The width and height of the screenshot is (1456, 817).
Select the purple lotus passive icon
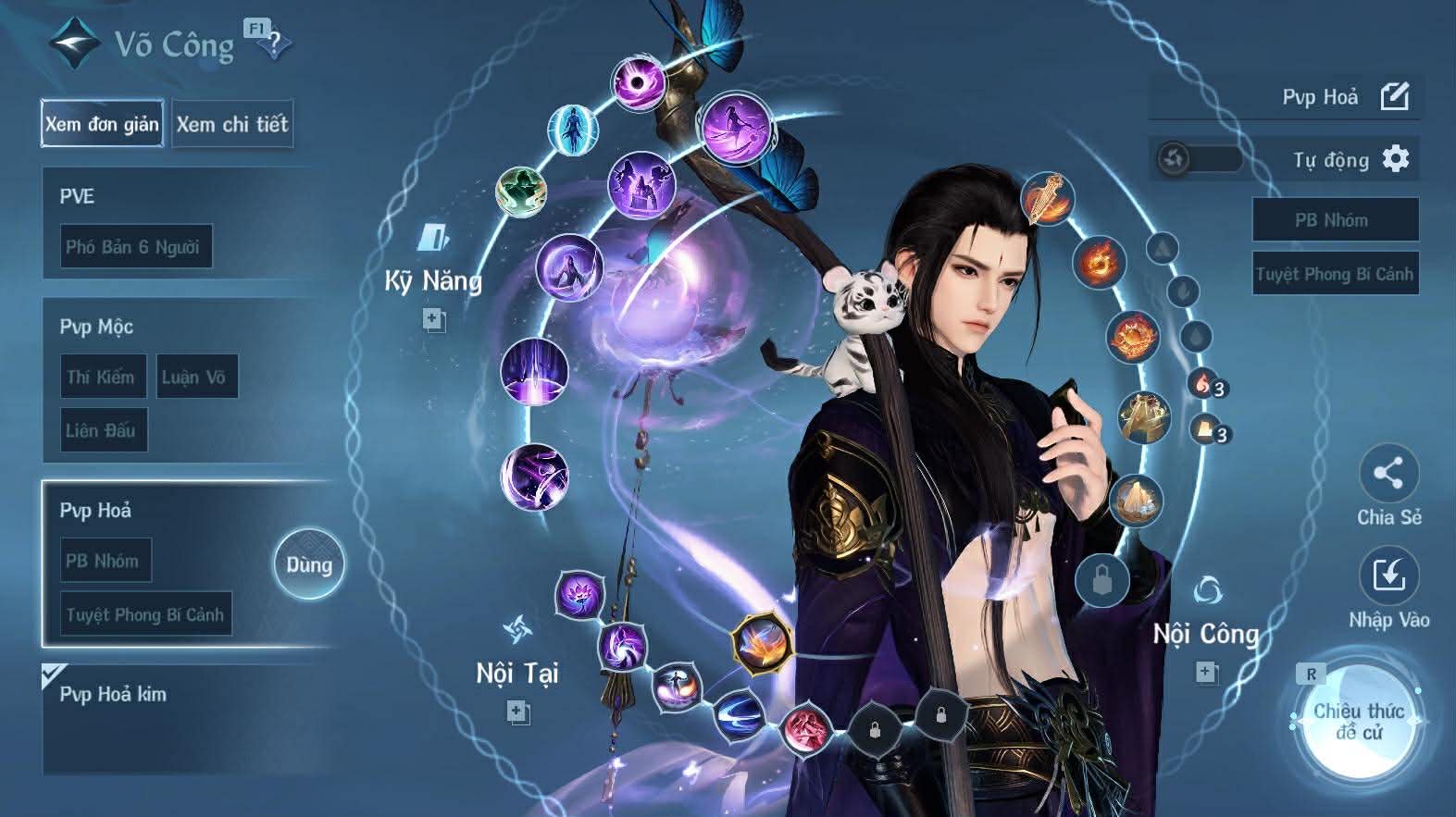[579, 593]
